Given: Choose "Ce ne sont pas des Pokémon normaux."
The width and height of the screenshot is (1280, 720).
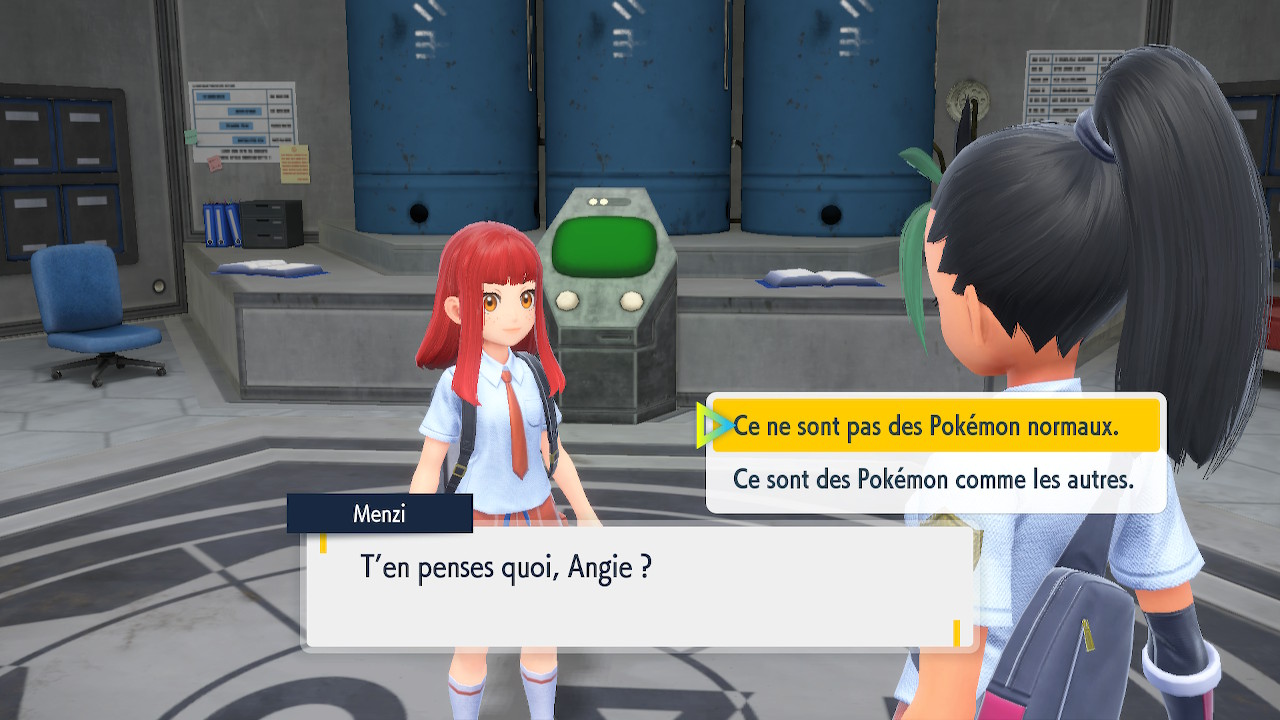Looking at the screenshot, I should click(x=926, y=427).
